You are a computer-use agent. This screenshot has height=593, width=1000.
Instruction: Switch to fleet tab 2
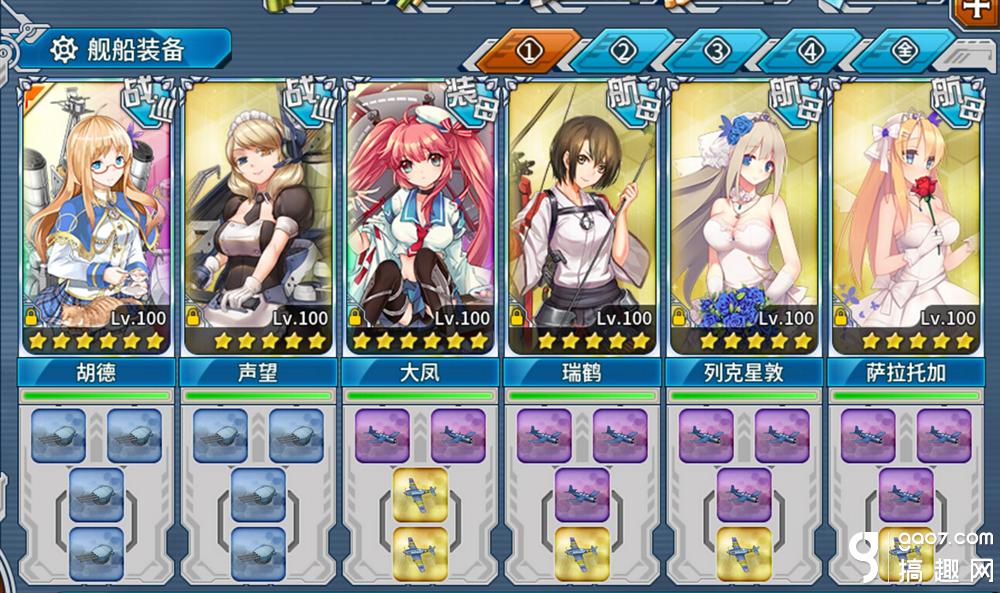click(x=622, y=50)
